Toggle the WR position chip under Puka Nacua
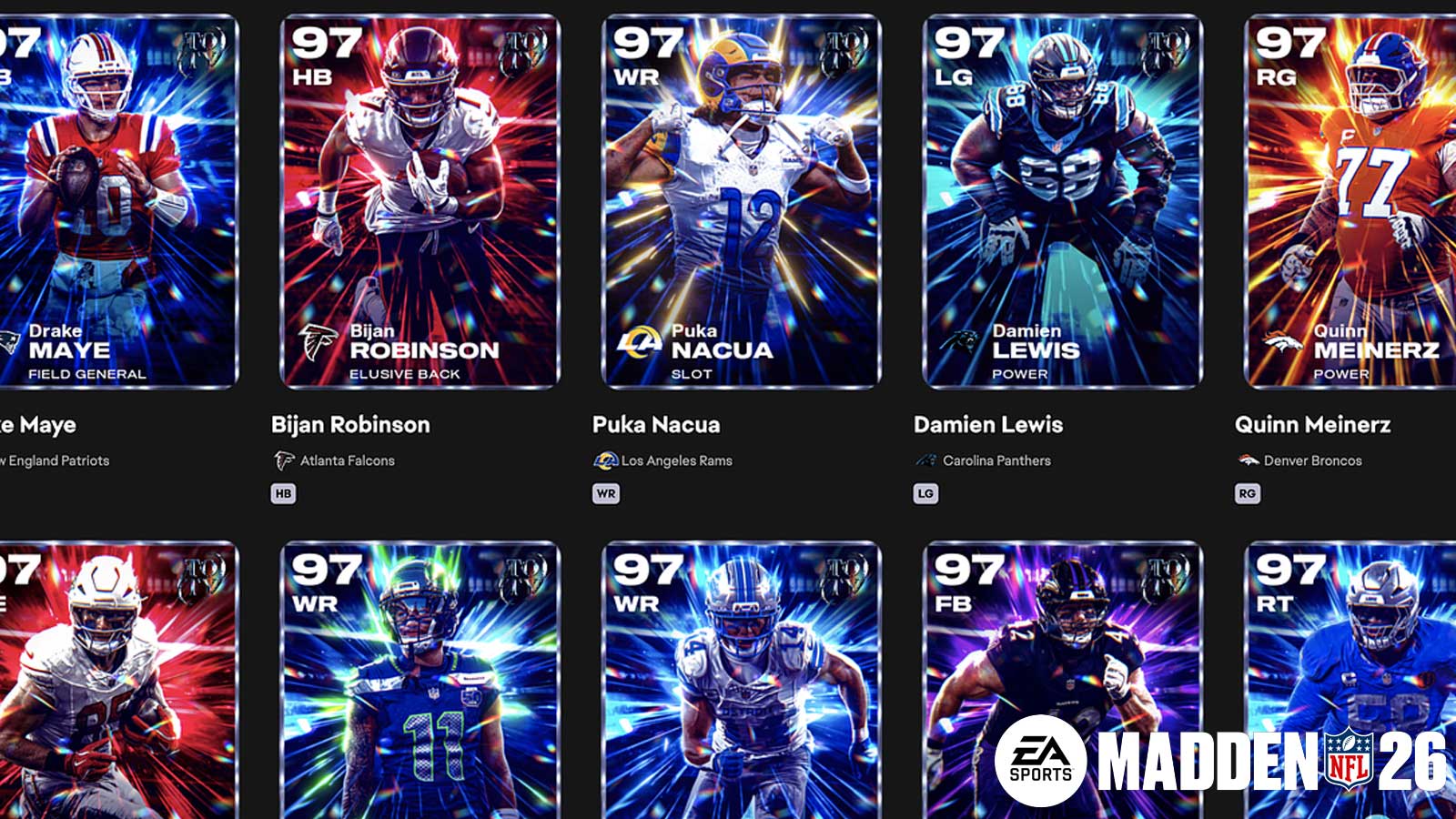This screenshot has width=1456, height=819. click(604, 492)
